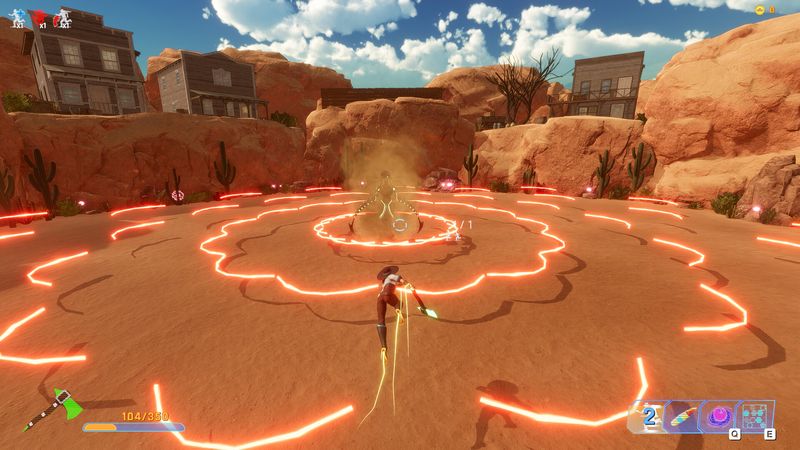
Task: Click the red flag status icon
Action: click(40, 16)
